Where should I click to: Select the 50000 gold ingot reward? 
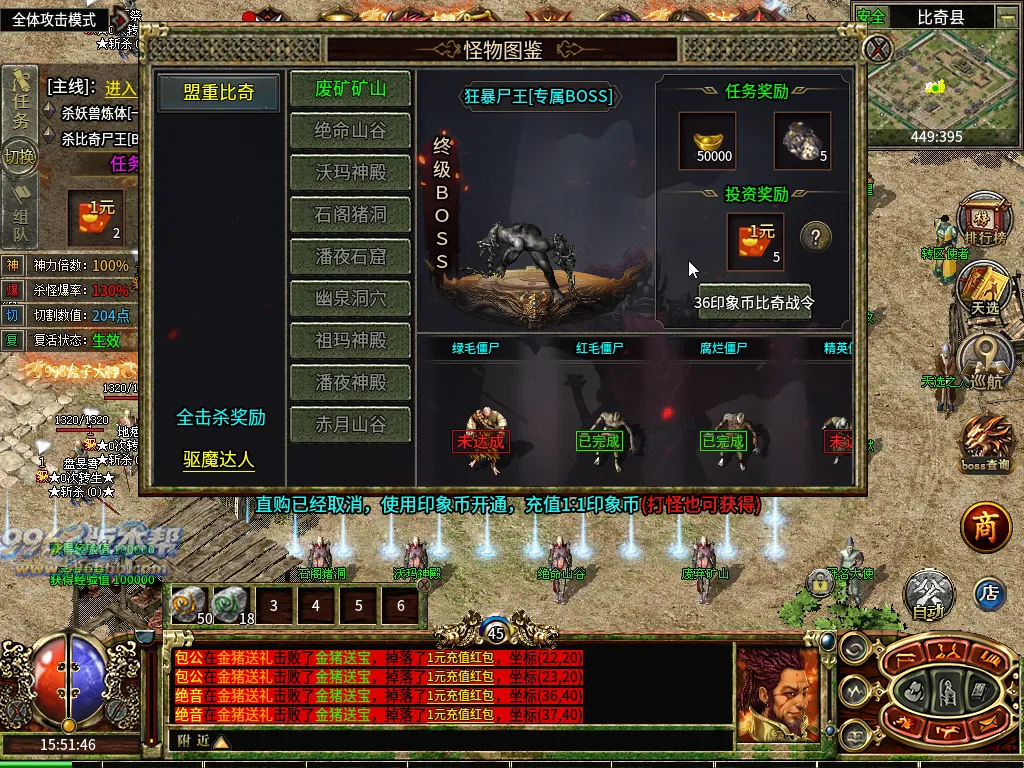(707, 140)
